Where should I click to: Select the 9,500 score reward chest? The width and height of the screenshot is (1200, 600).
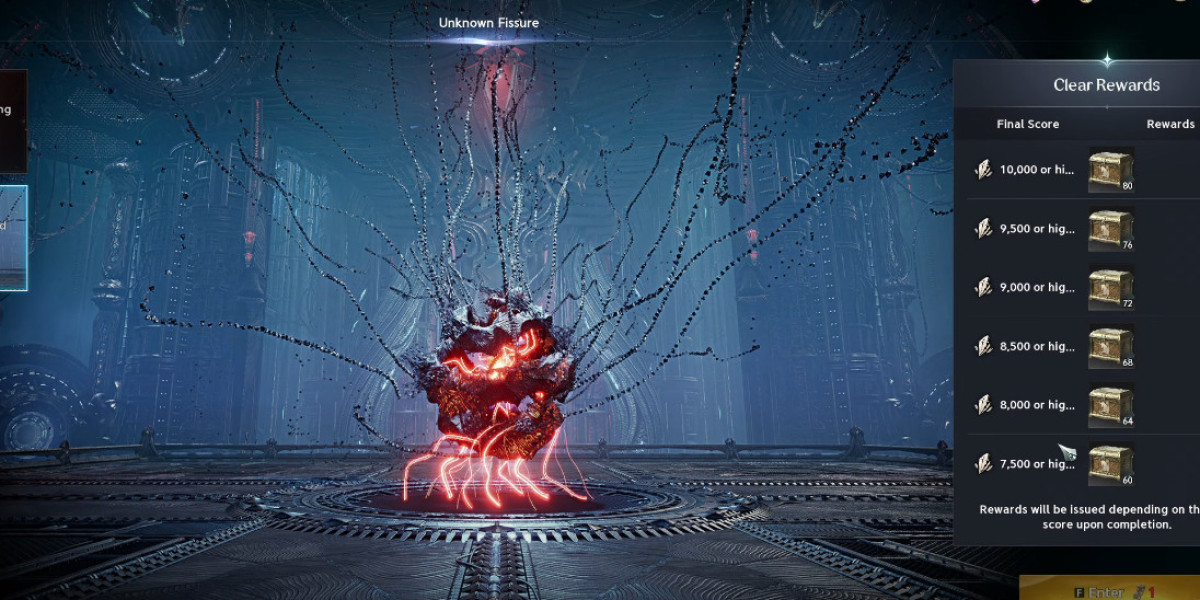coord(1110,229)
